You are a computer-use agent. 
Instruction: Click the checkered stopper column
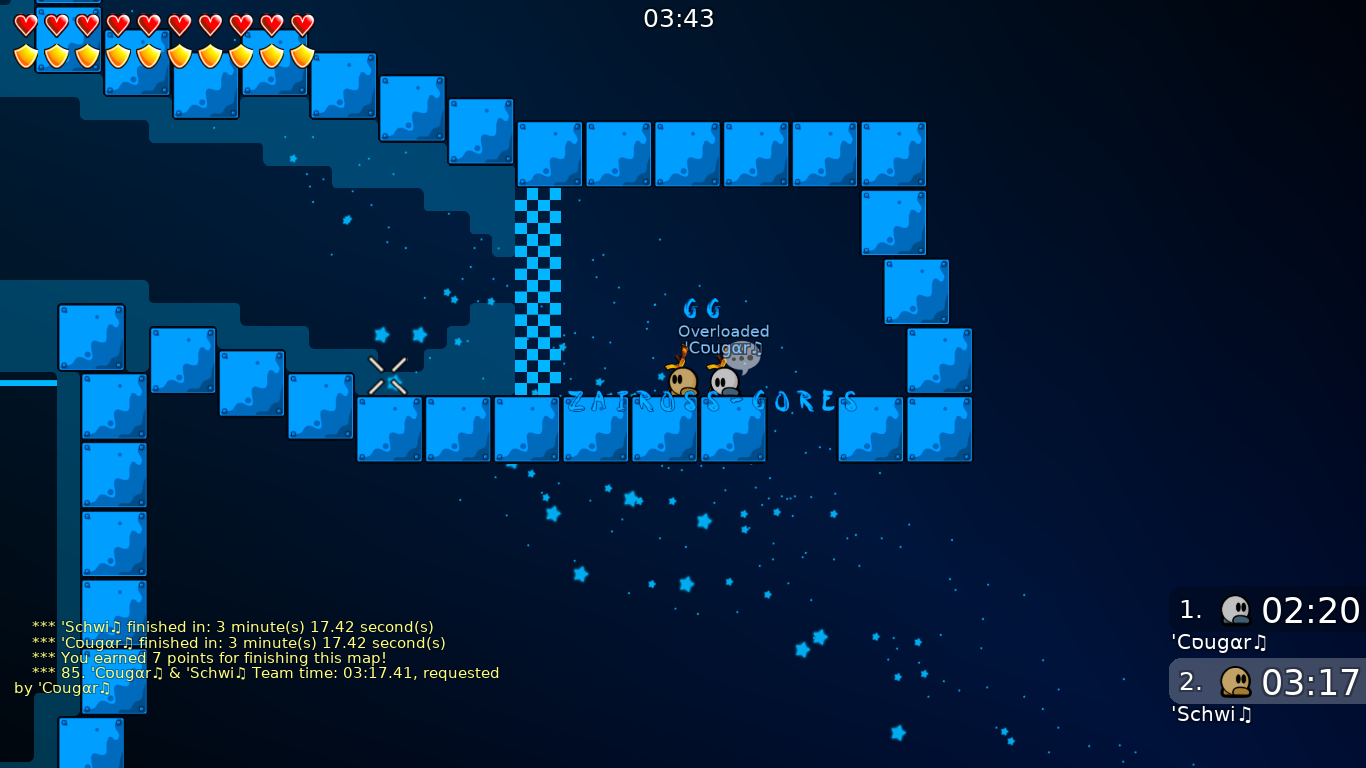tap(540, 290)
